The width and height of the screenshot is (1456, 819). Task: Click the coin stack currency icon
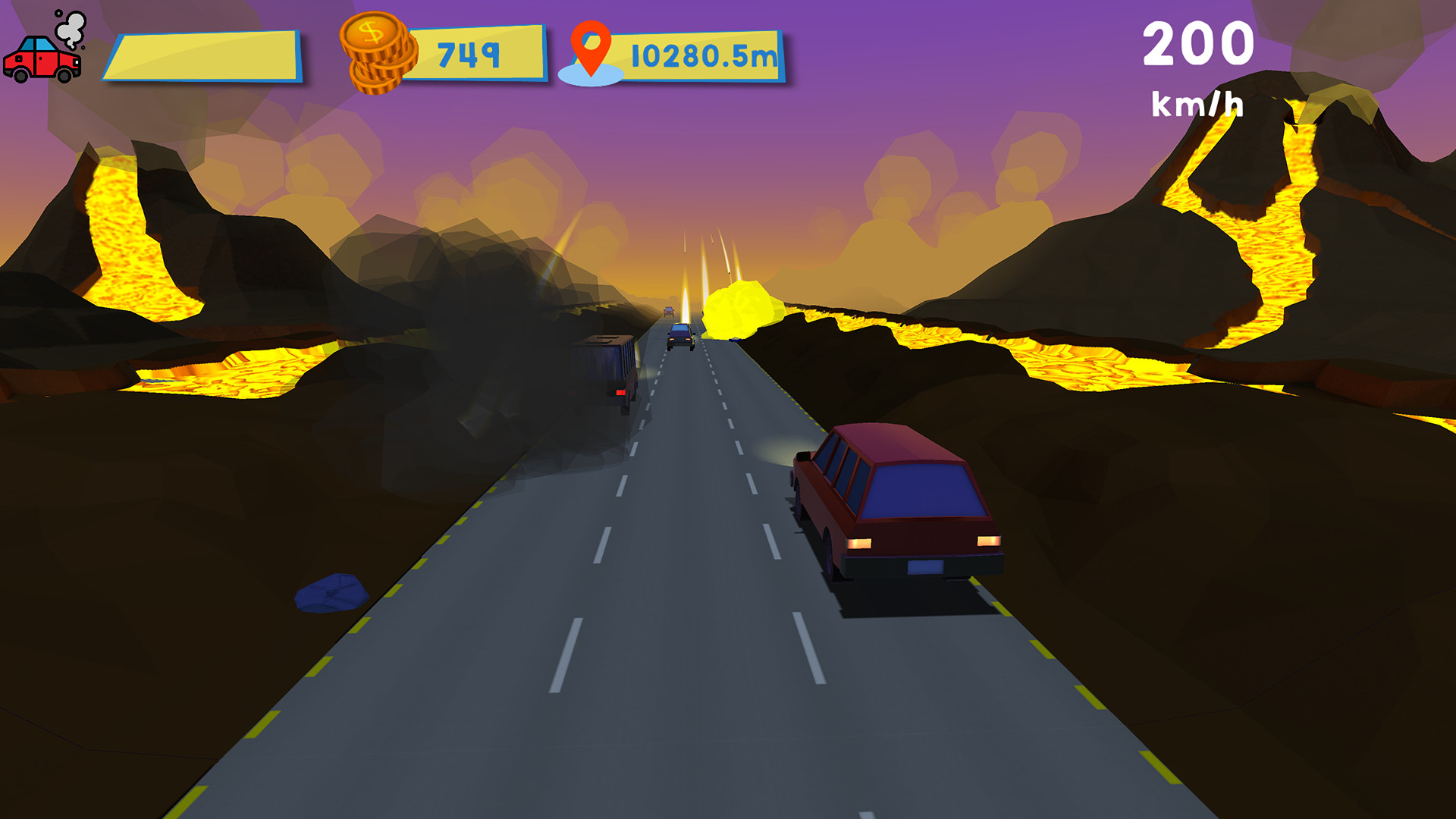coord(377,55)
